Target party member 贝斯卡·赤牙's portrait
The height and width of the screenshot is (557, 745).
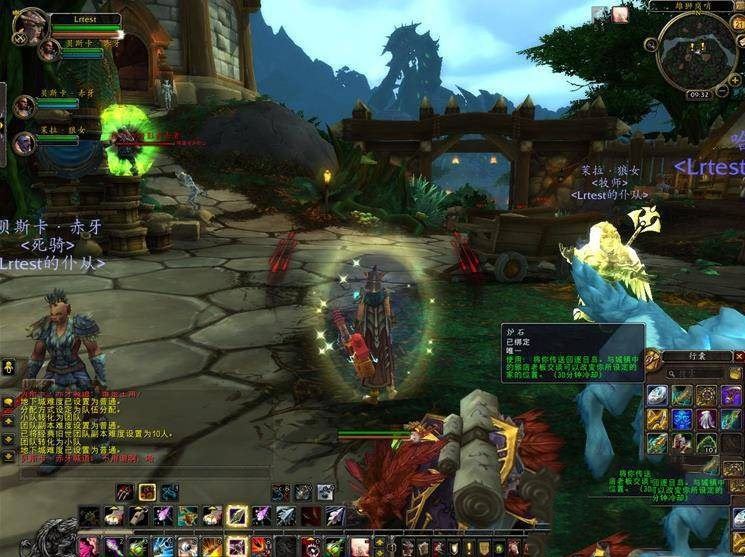click(23, 105)
